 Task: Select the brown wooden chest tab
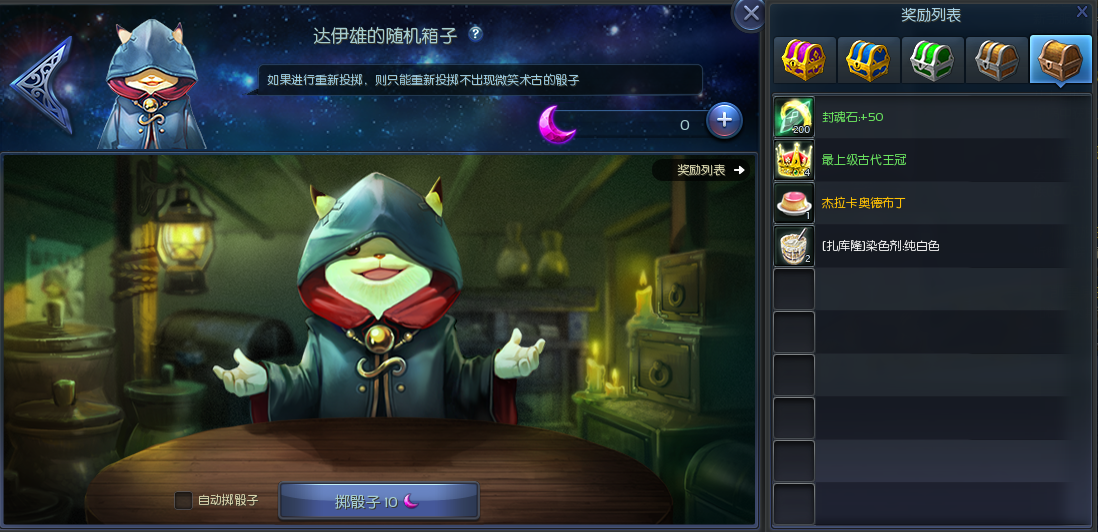pos(1060,60)
